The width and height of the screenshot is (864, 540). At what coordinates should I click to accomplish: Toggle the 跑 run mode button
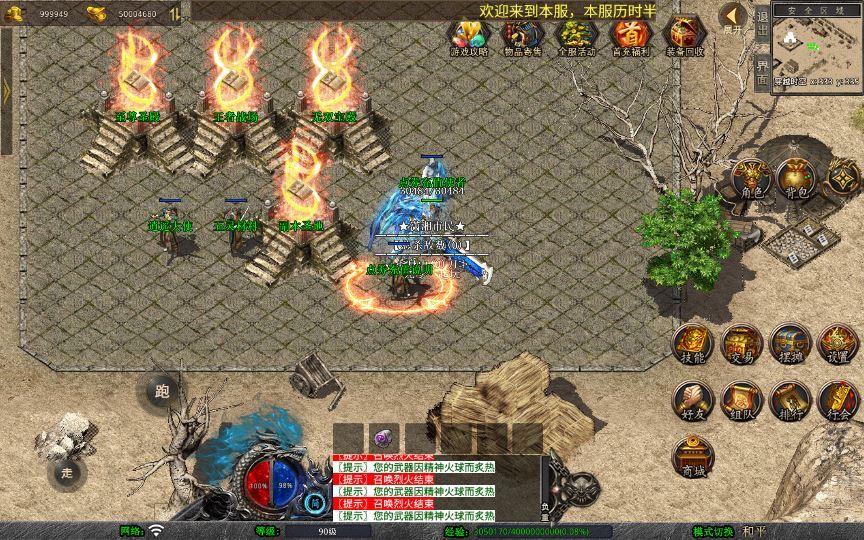pos(162,391)
